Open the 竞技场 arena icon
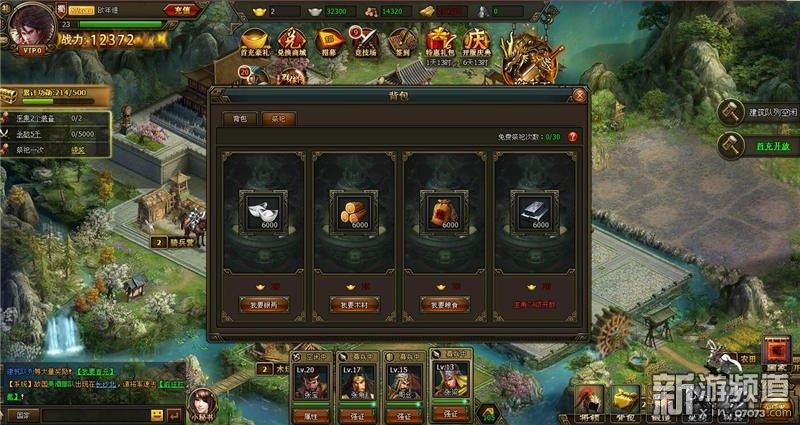800x425 pixels. 368,42
